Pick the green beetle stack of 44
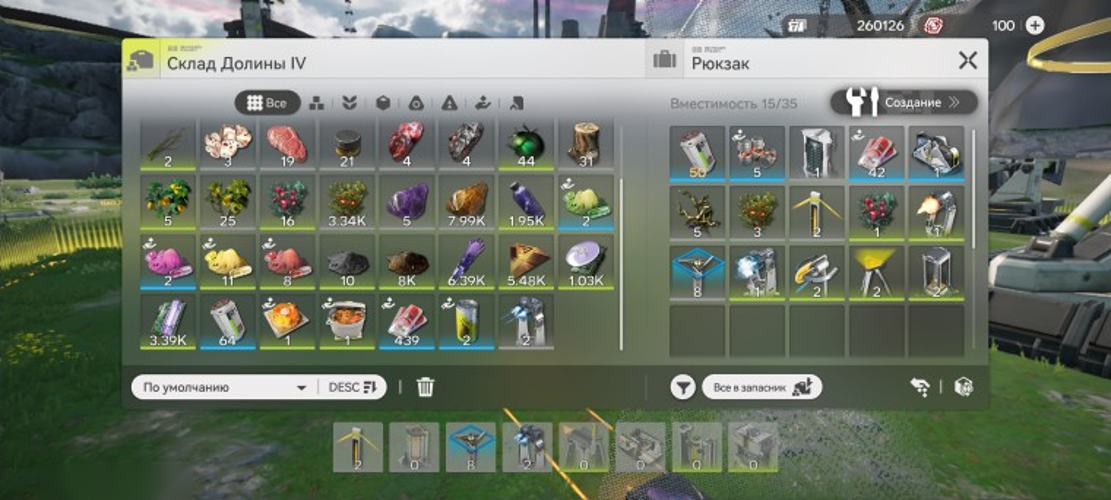 click(526, 144)
